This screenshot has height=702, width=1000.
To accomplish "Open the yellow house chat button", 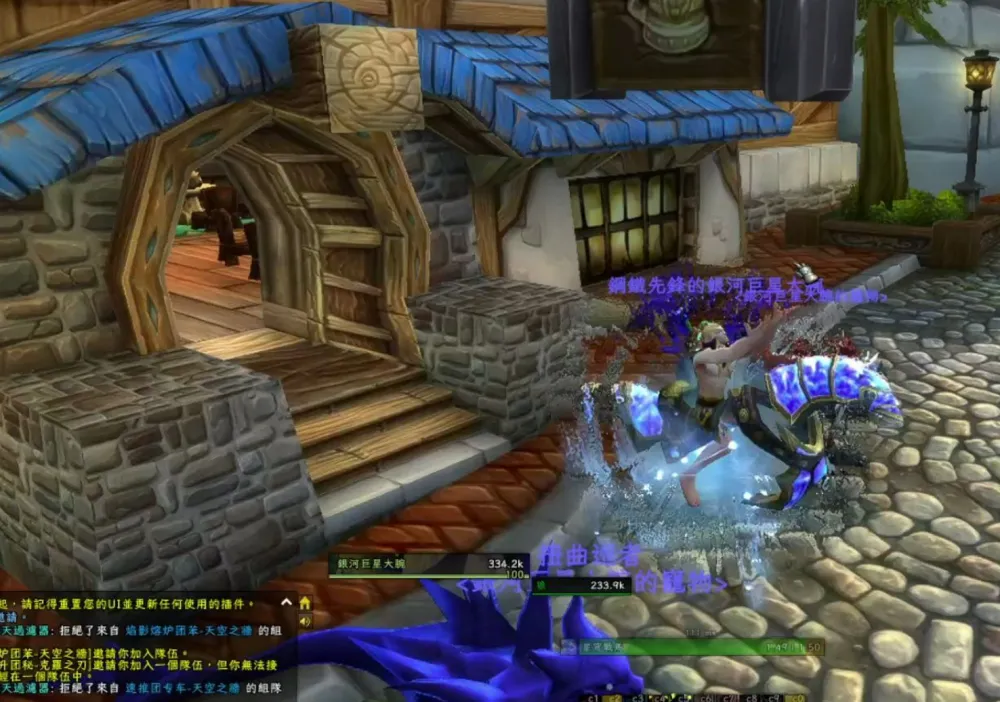I will point(304,603).
